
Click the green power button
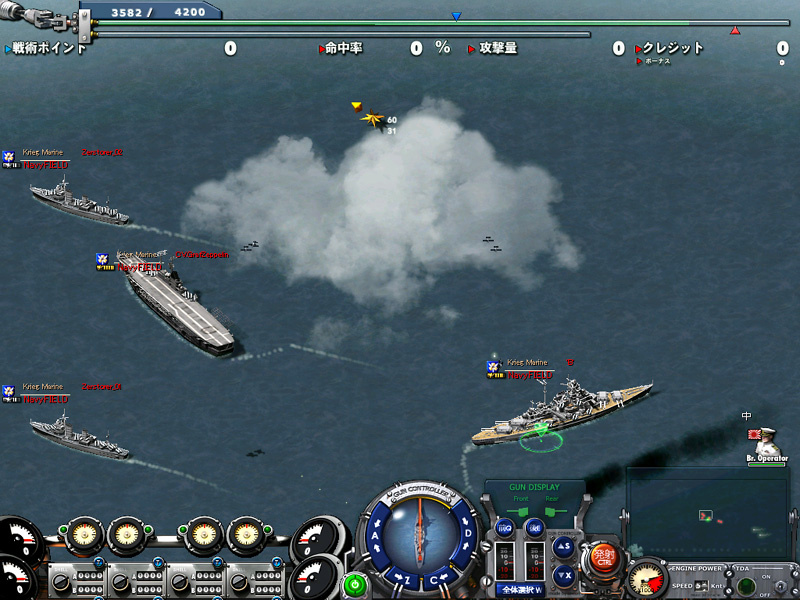coord(354,583)
